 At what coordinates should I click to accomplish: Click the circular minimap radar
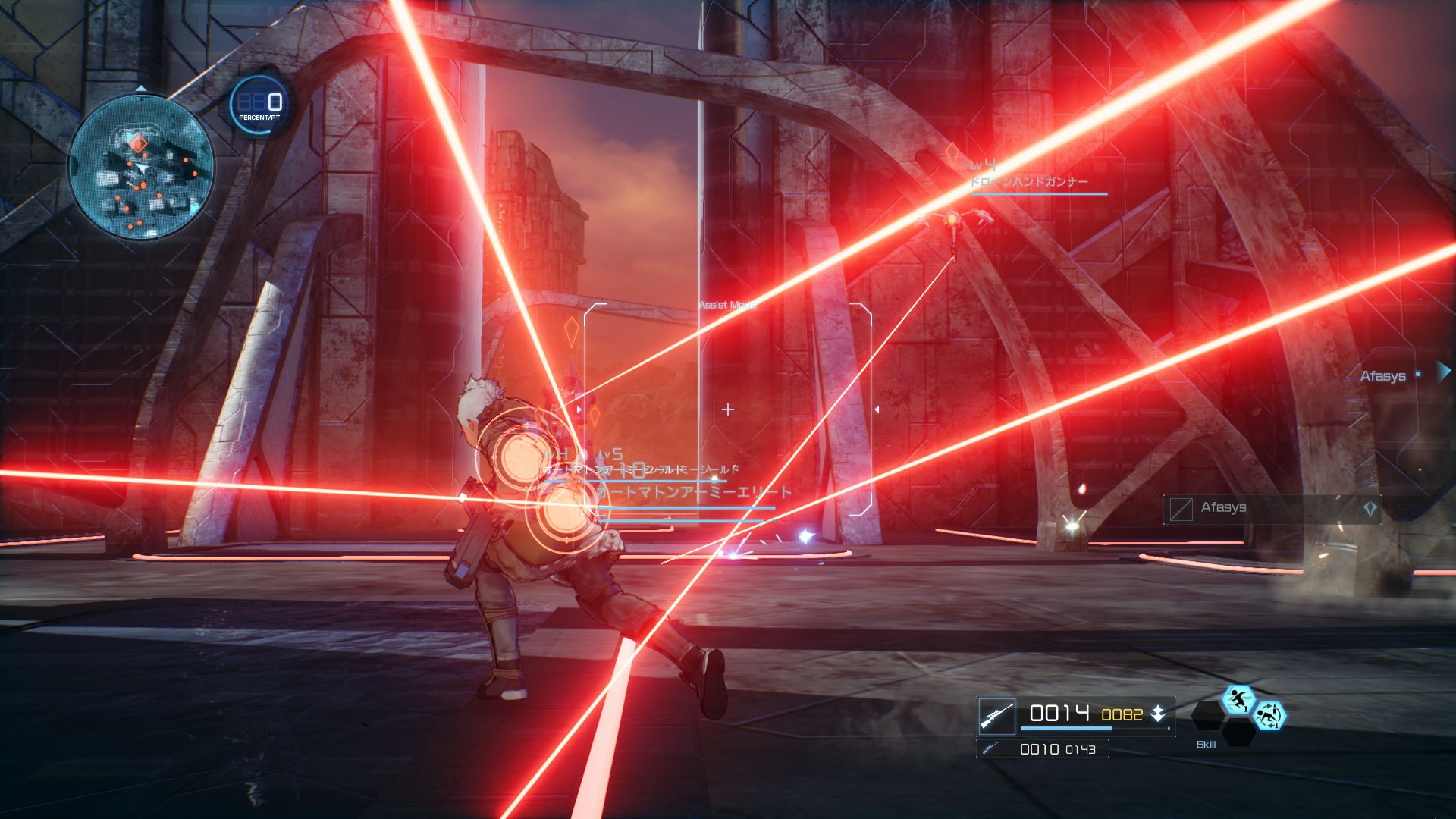point(141,165)
